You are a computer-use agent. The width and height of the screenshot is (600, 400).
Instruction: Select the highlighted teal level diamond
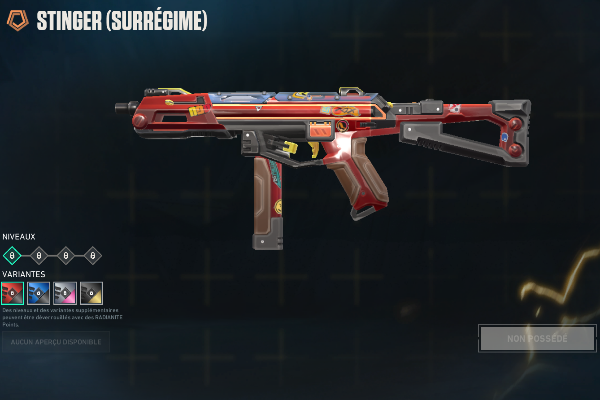click(13, 255)
